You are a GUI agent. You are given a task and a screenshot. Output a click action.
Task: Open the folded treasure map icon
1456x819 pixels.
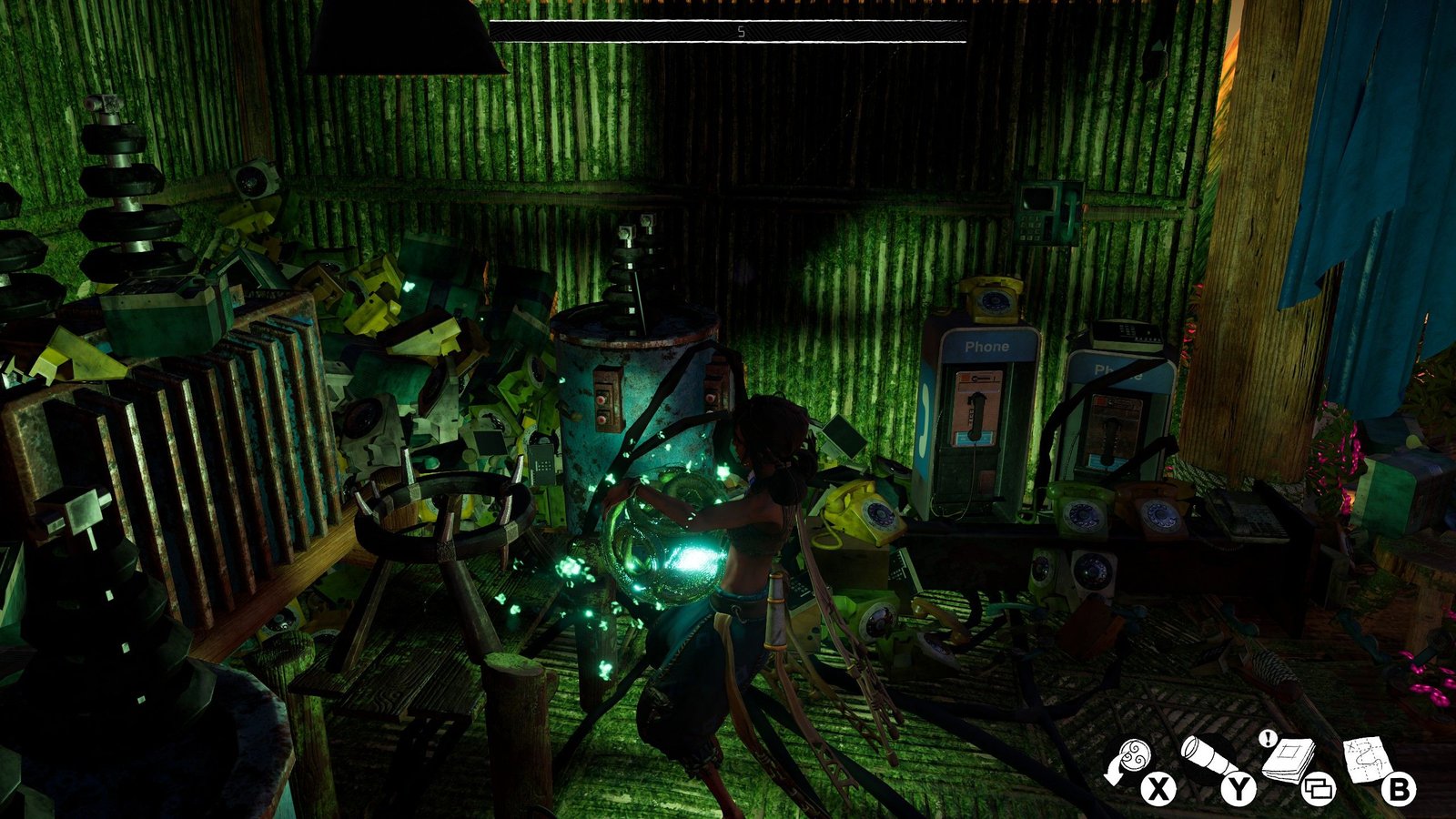tap(1367, 758)
